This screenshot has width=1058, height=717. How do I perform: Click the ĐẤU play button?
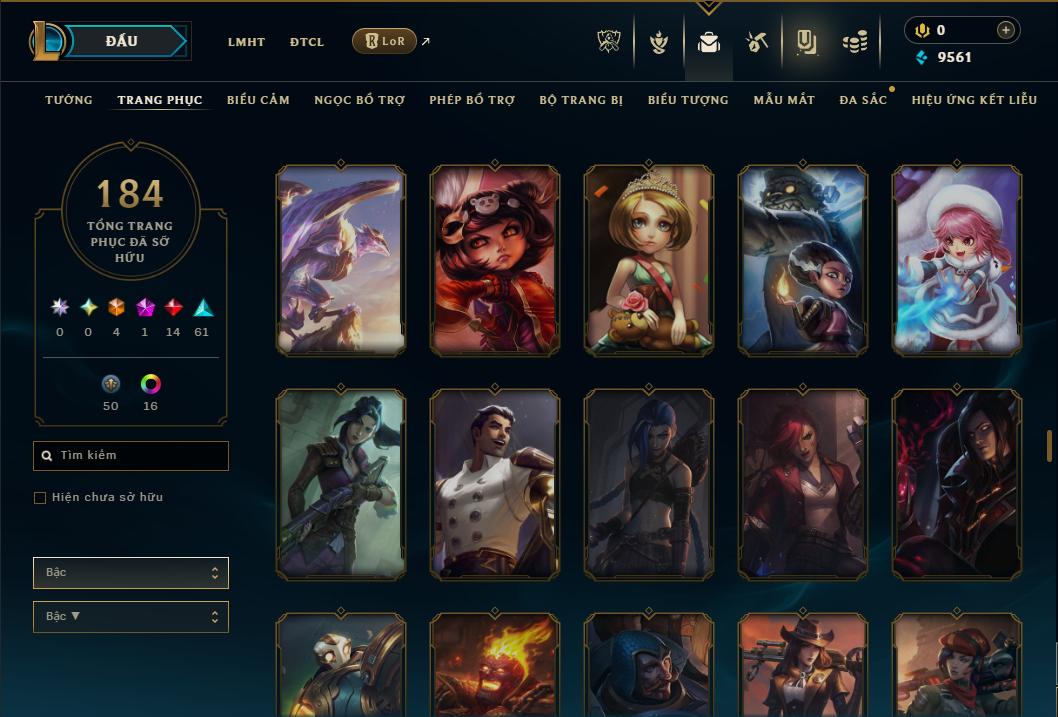point(122,41)
